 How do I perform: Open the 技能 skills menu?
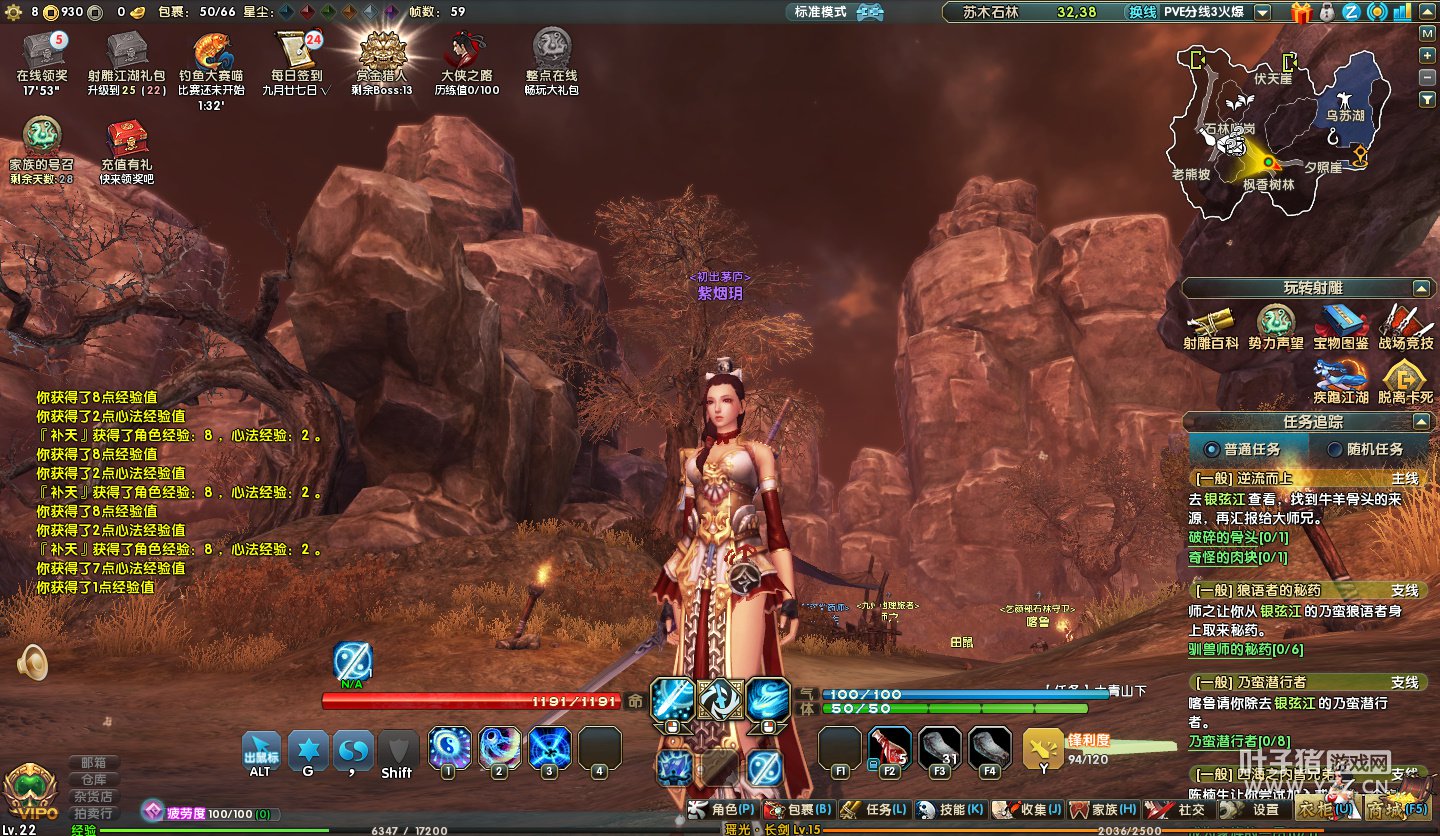click(x=950, y=809)
